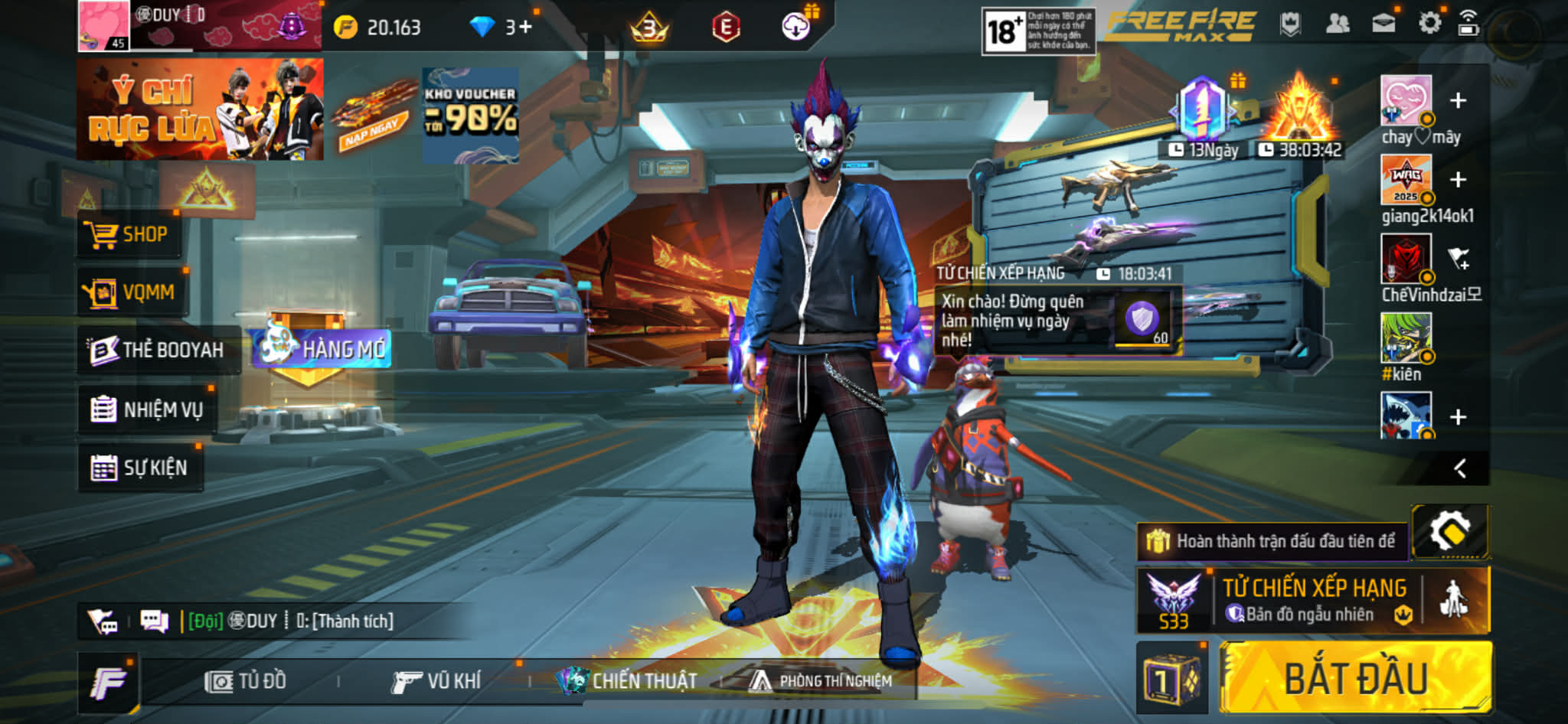
Task: Invite friend giang2k14ok1 to team
Action: point(1458,180)
